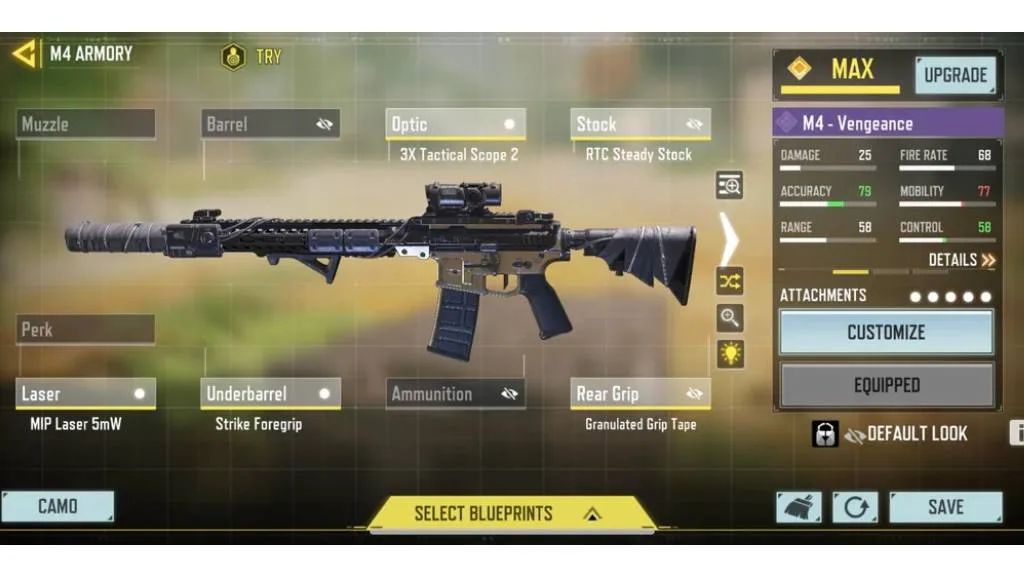The height and width of the screenshot is (576, 1024).
Task: Open the Underbarrel attachment slot
Action: pos(270,394)
